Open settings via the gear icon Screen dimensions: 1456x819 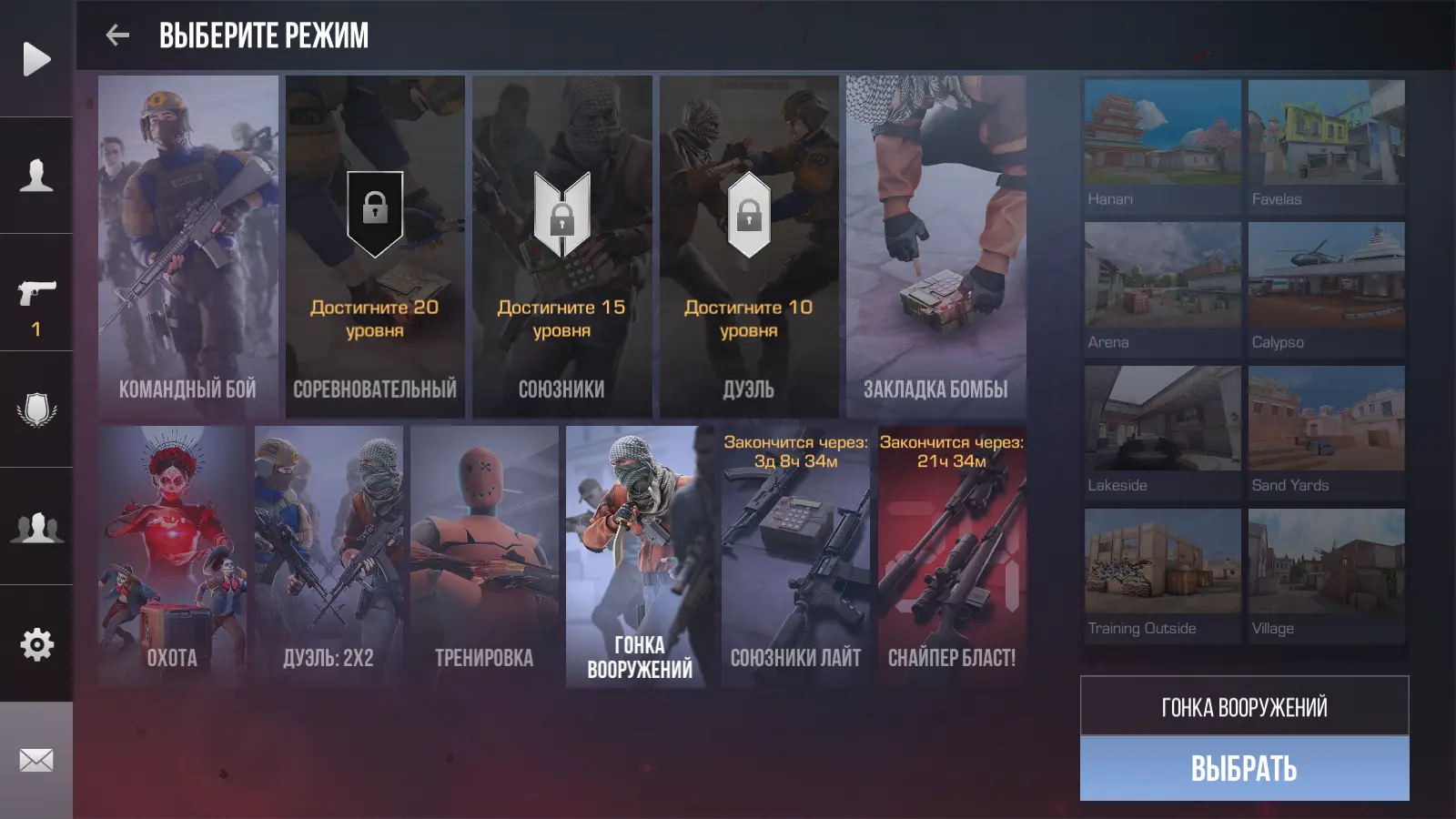coord(36,644)
